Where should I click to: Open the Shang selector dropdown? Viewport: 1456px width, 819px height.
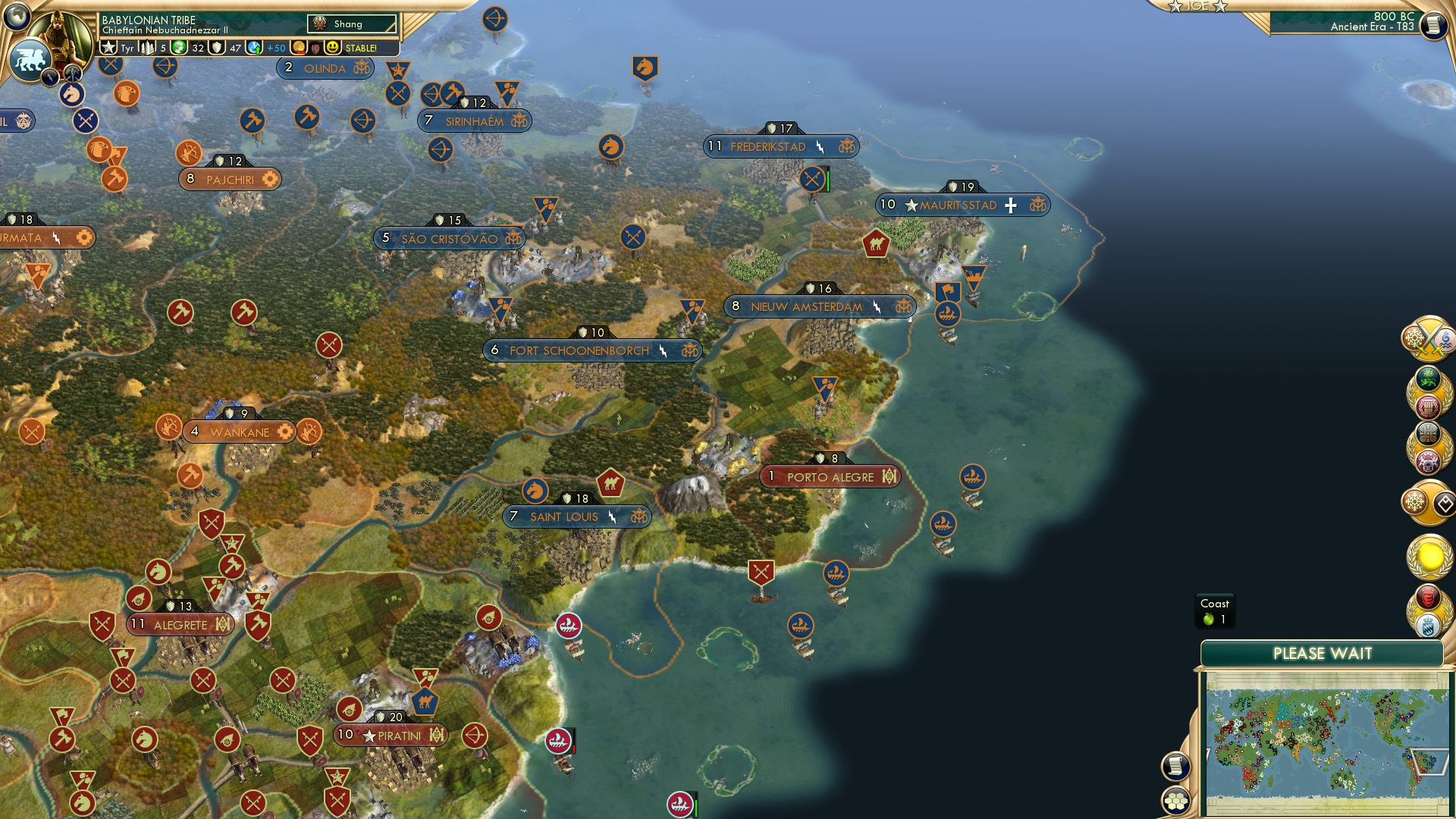(353, 24)
